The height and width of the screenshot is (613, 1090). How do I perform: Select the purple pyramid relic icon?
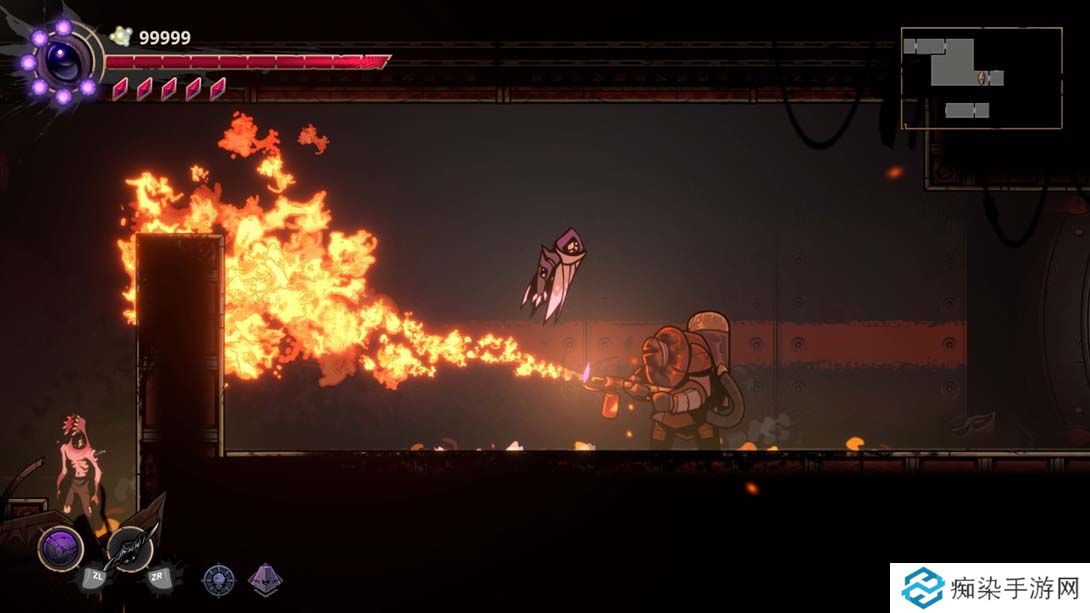coord(265,579)
